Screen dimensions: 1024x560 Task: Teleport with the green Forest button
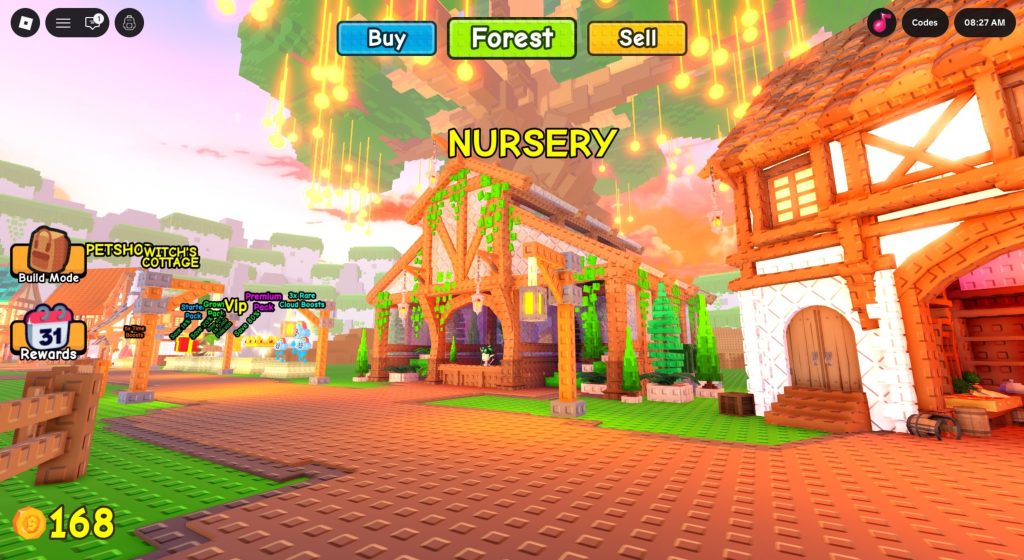coord(512,39)
